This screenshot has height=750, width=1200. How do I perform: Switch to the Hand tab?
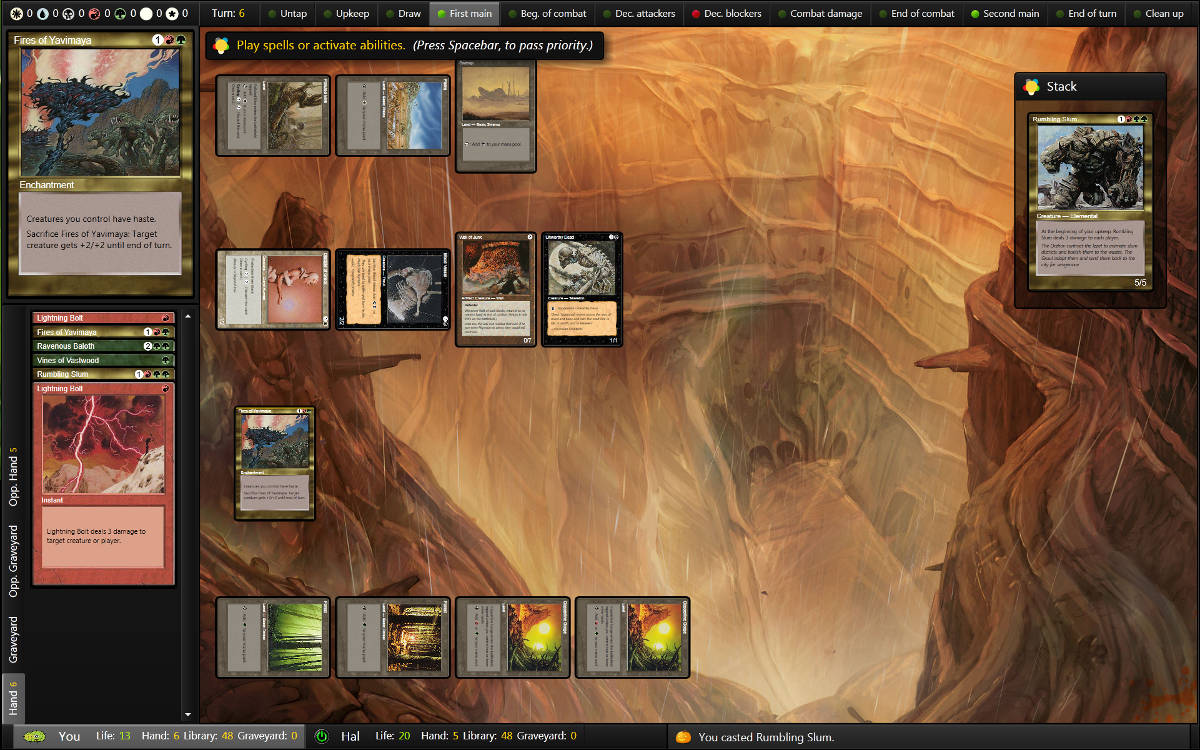pos(14,698)
